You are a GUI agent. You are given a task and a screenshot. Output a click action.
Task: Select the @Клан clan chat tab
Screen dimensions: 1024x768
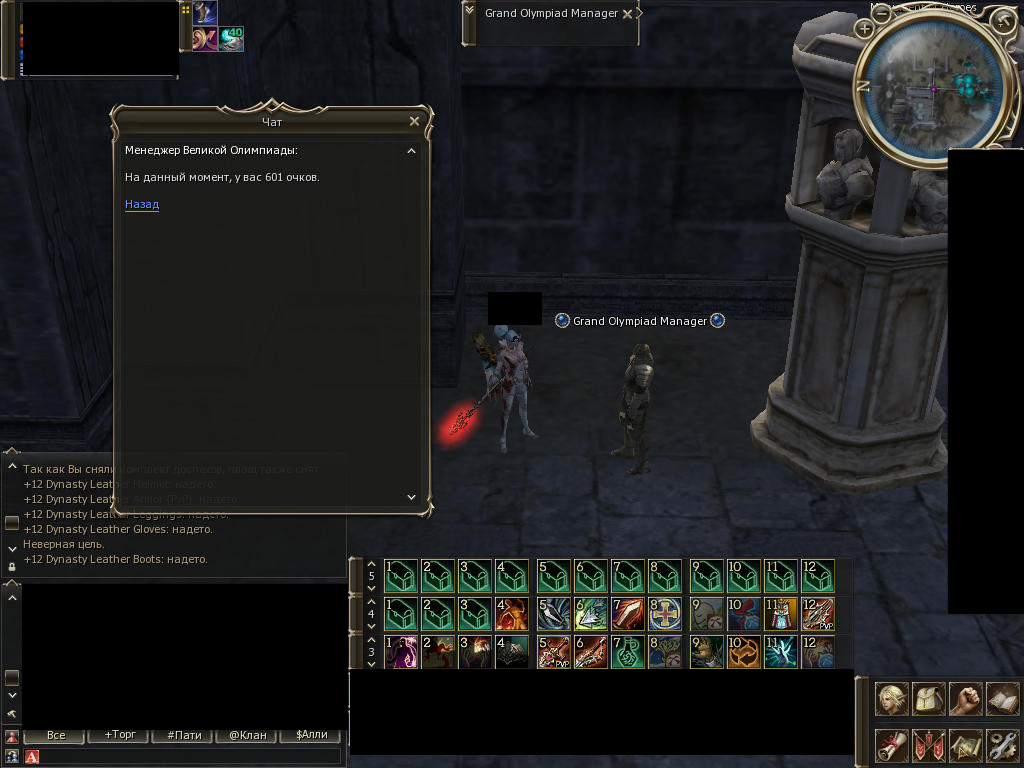tap(248, 735)
